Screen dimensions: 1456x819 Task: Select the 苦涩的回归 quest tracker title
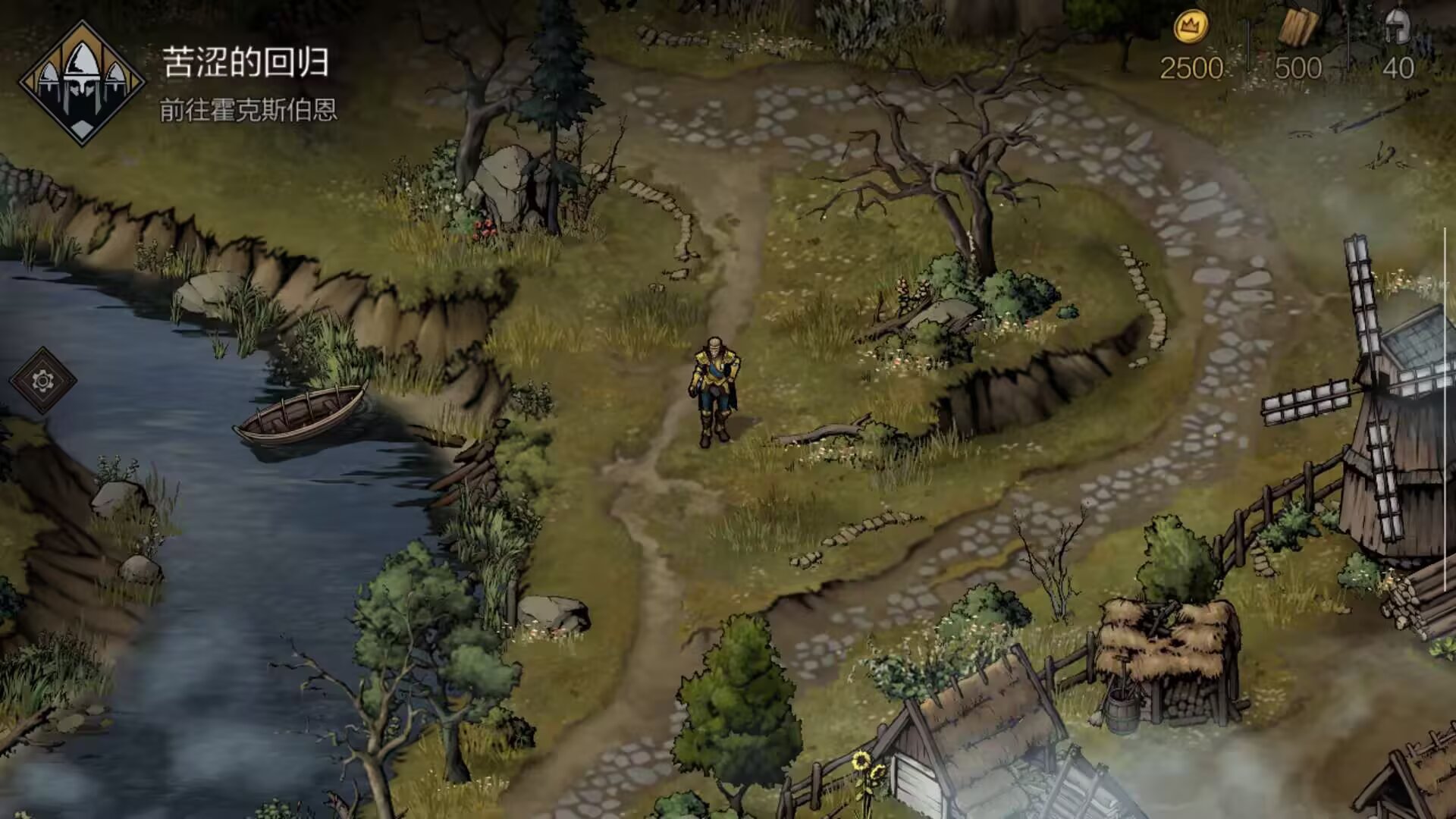(x=245, y=62)
